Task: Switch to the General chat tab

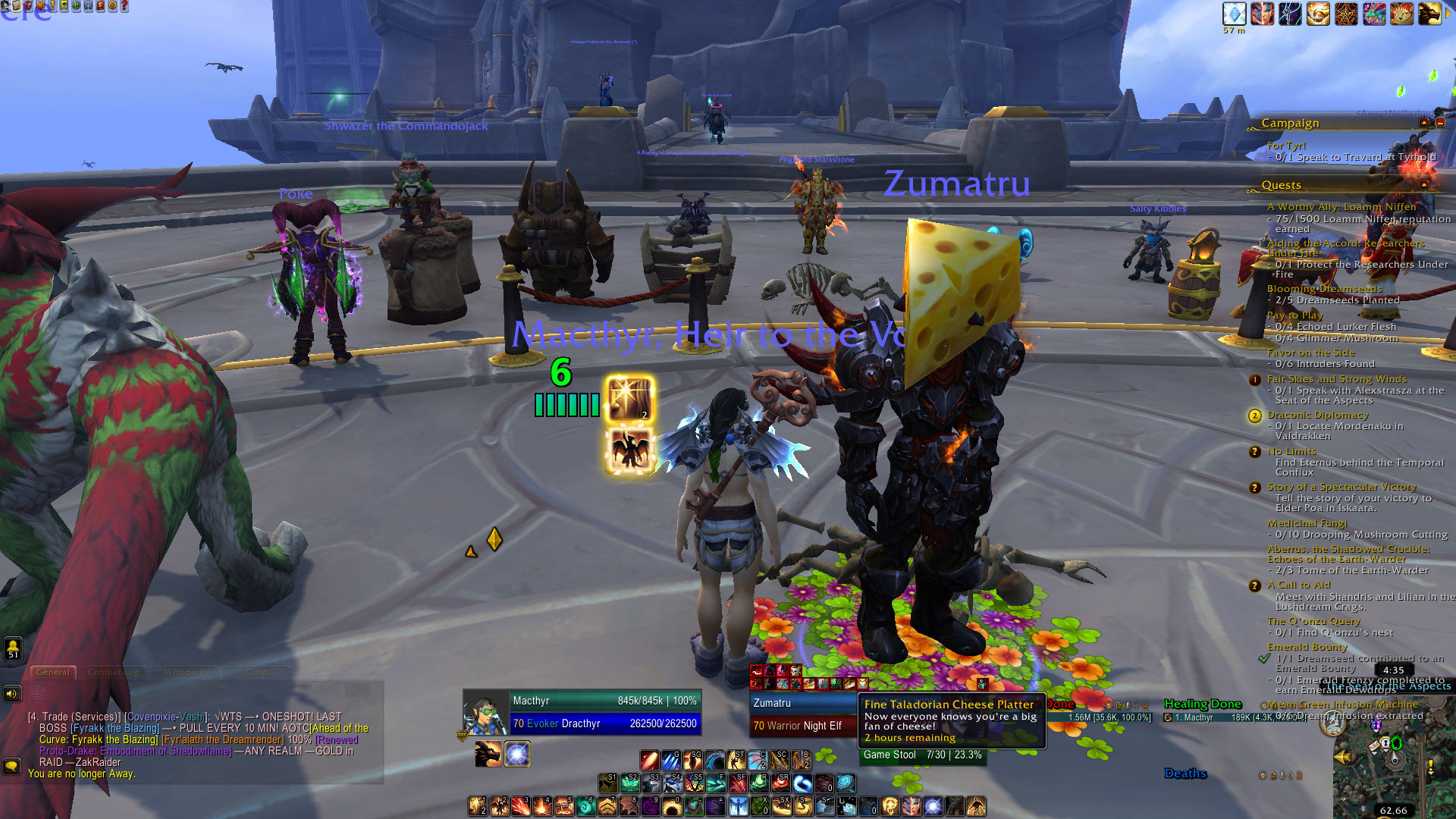Action: [x=53, y=672]
